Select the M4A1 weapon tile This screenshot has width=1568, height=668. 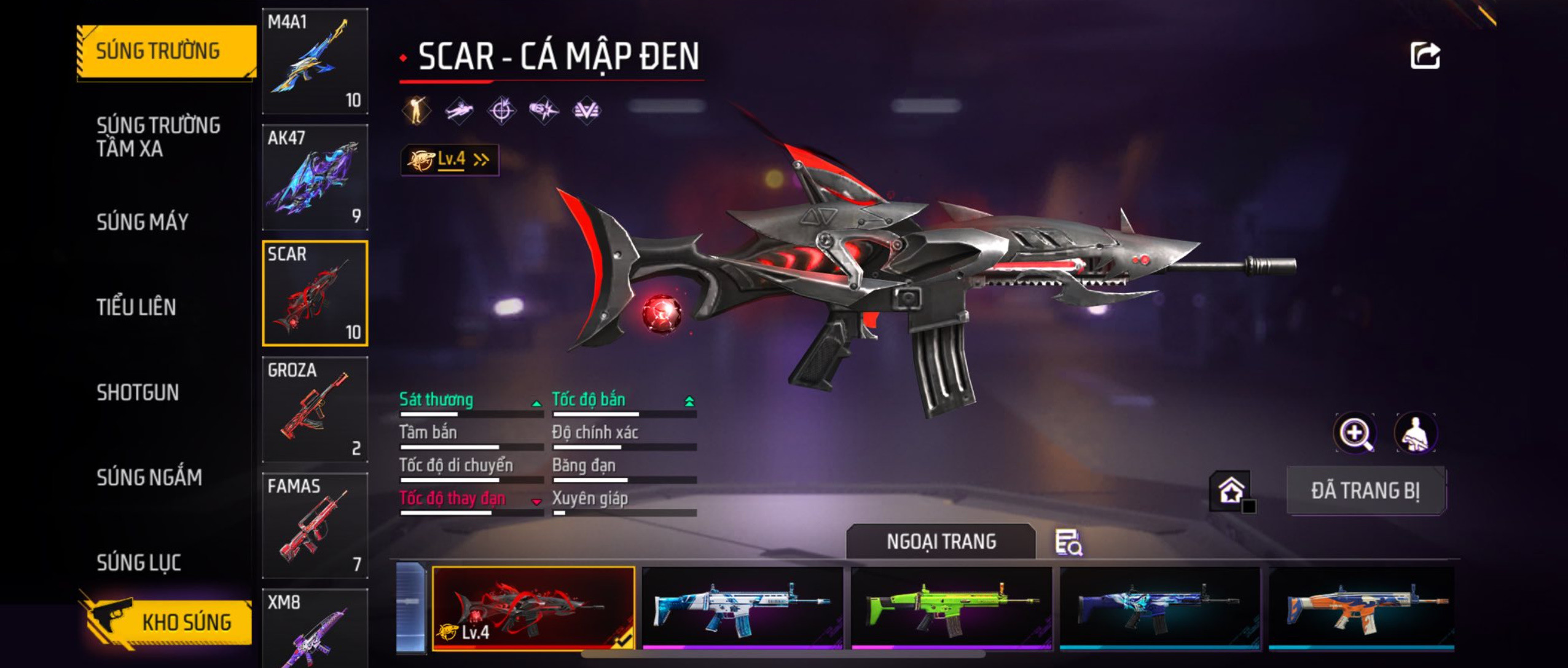point(315,61)
